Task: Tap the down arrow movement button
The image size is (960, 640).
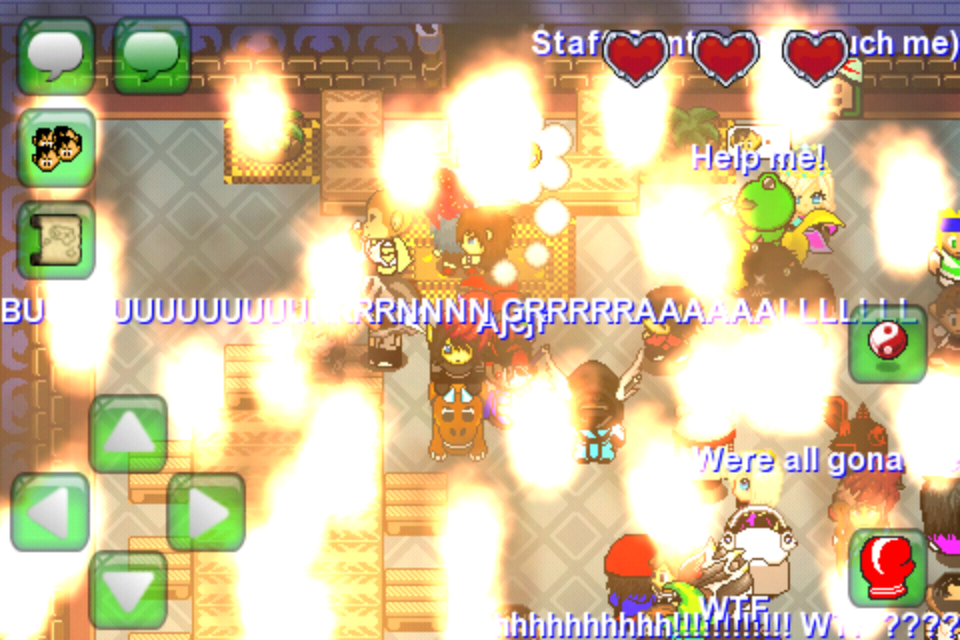Action: coord(128,590)
